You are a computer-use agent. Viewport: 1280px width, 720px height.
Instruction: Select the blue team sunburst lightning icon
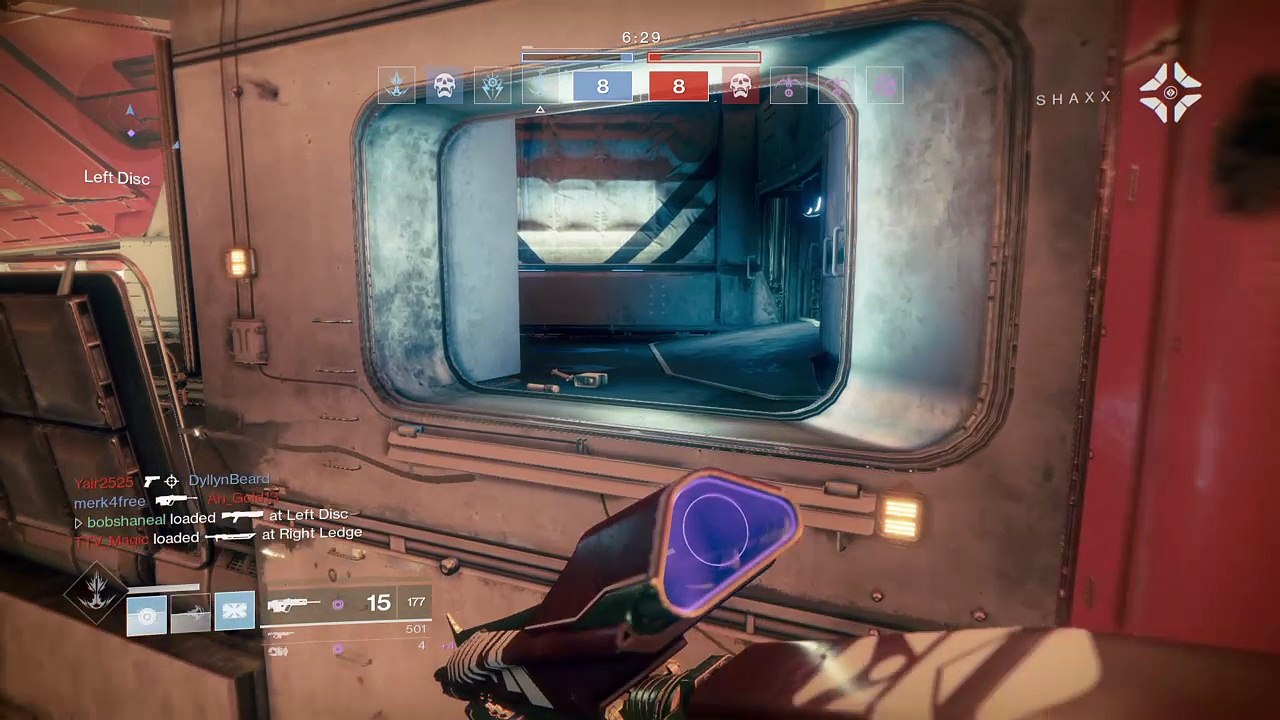click(x=493, y=86)
